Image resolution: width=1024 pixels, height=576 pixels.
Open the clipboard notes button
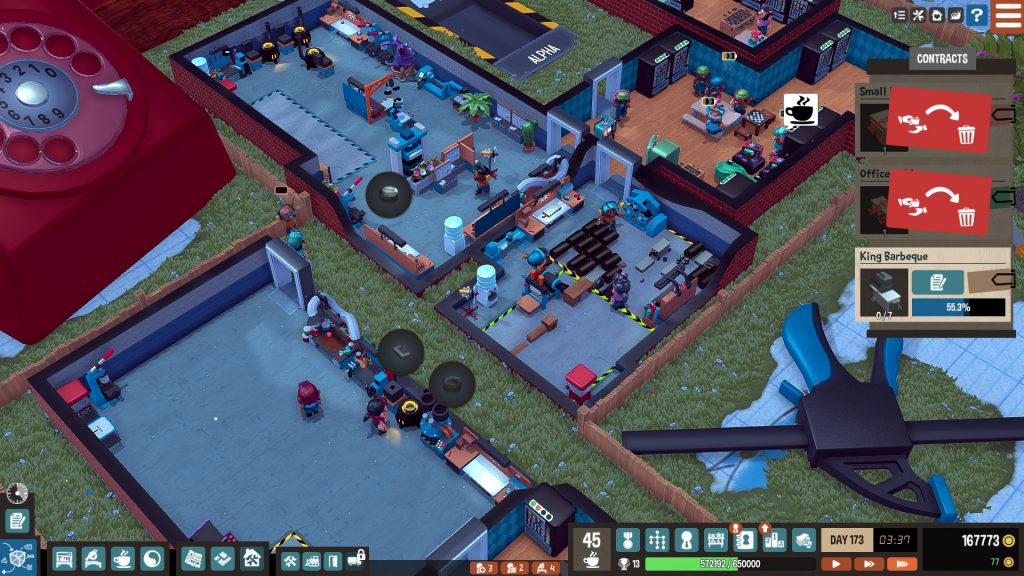pos(16,521)
